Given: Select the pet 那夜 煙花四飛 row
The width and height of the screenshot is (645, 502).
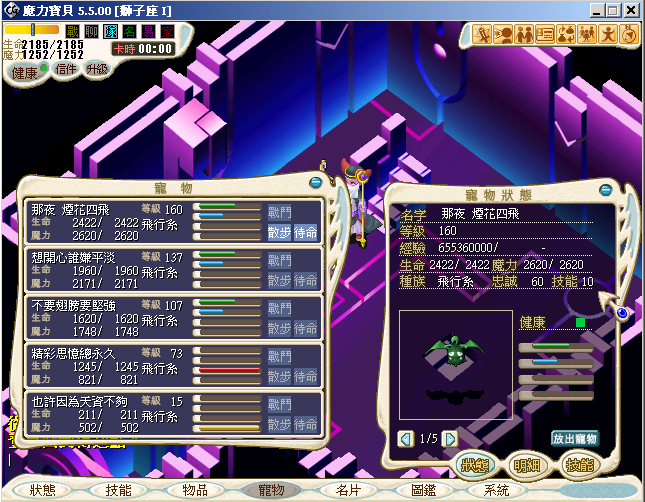Looking at the screenshot, I should [x=110, y=220].
